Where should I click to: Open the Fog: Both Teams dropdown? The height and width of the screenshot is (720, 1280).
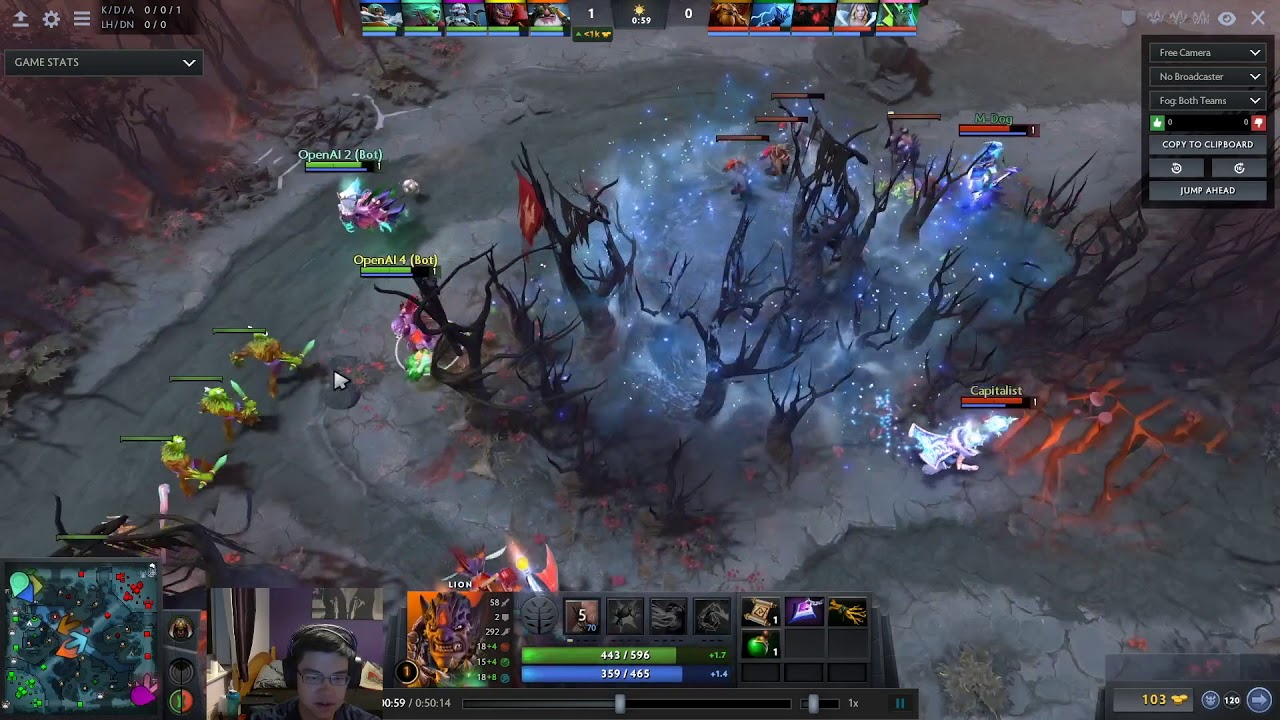pyautogui.click(x=1207, y=100)
